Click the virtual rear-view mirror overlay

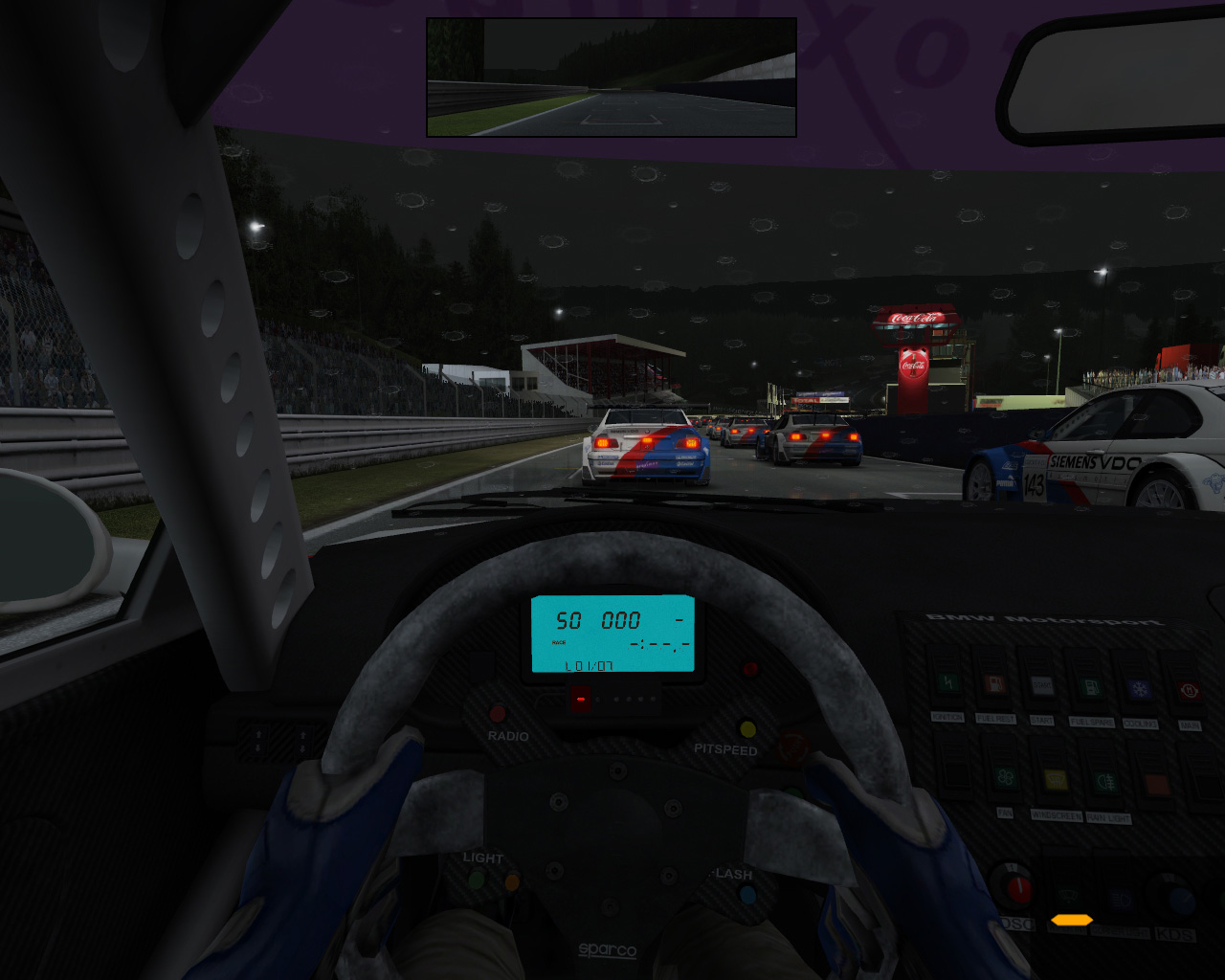coord(611,78)
